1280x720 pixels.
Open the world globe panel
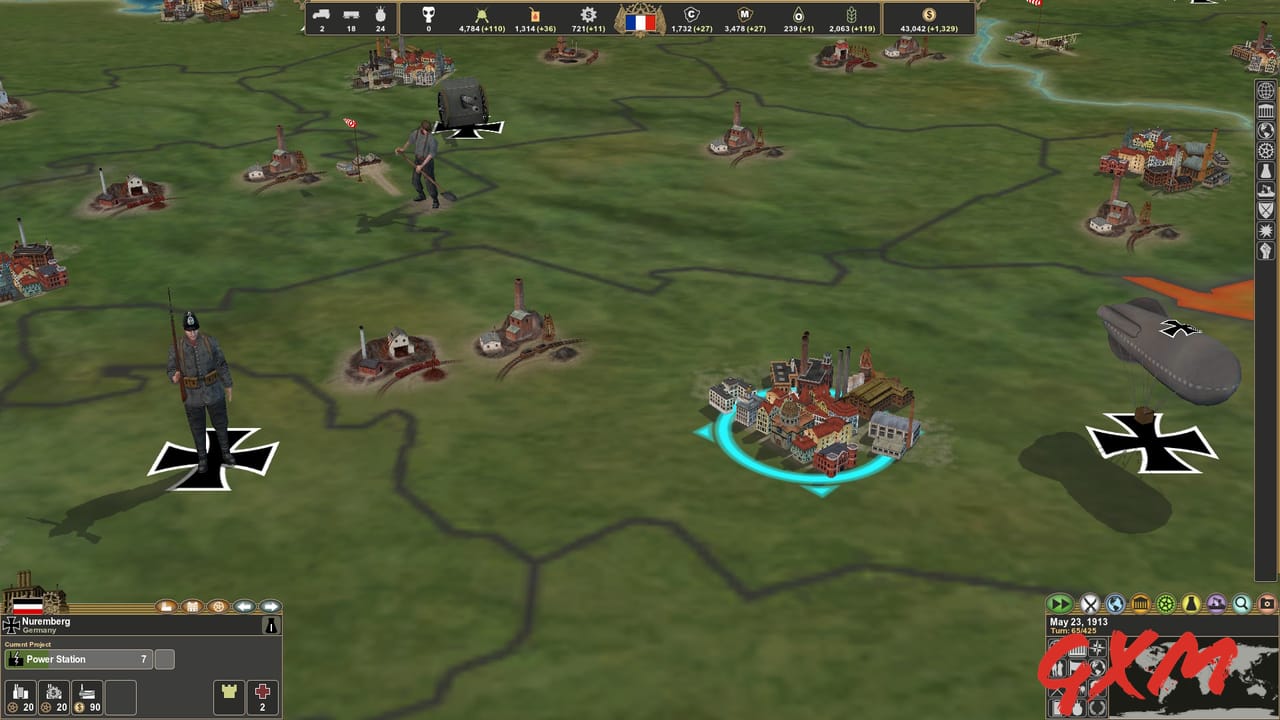tap(1114, 603)
